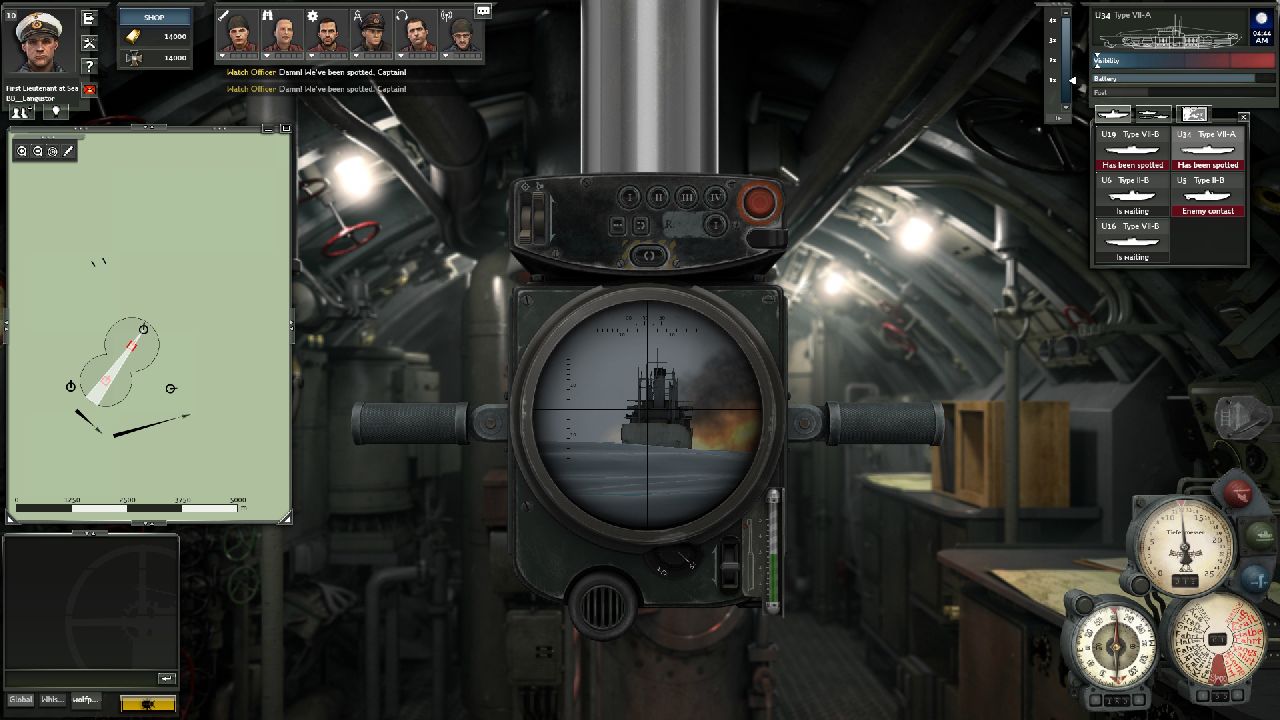
Task: Select the map zoom out magnifier
Action: [37, 151]
